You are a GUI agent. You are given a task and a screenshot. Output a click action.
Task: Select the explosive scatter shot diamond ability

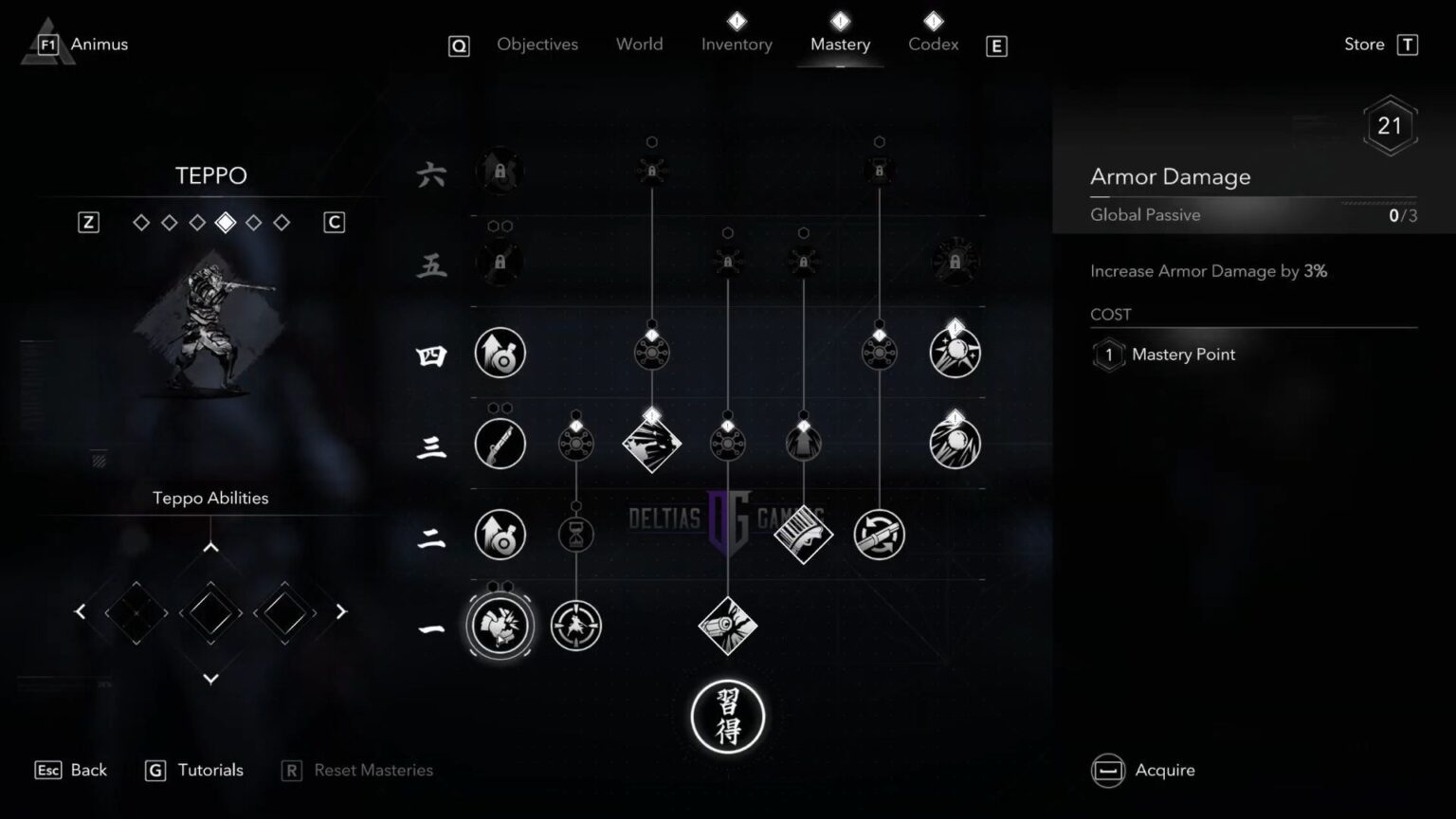[x=652, y=443]
